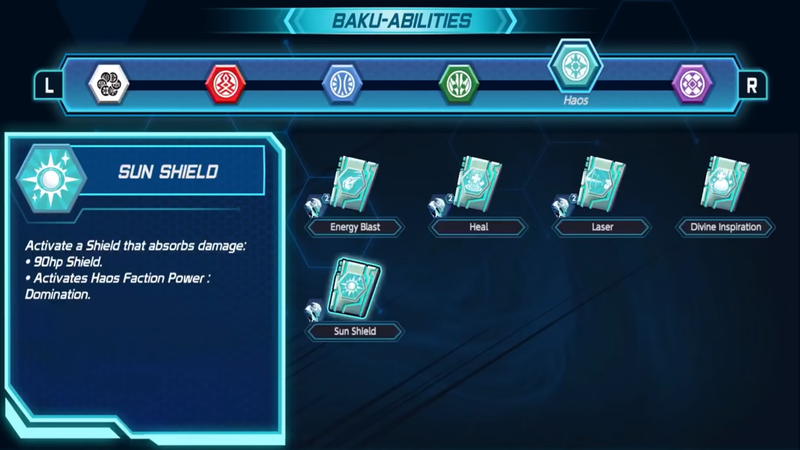Switch to the red faction tab
800x450 pixels.
[223, 83]
